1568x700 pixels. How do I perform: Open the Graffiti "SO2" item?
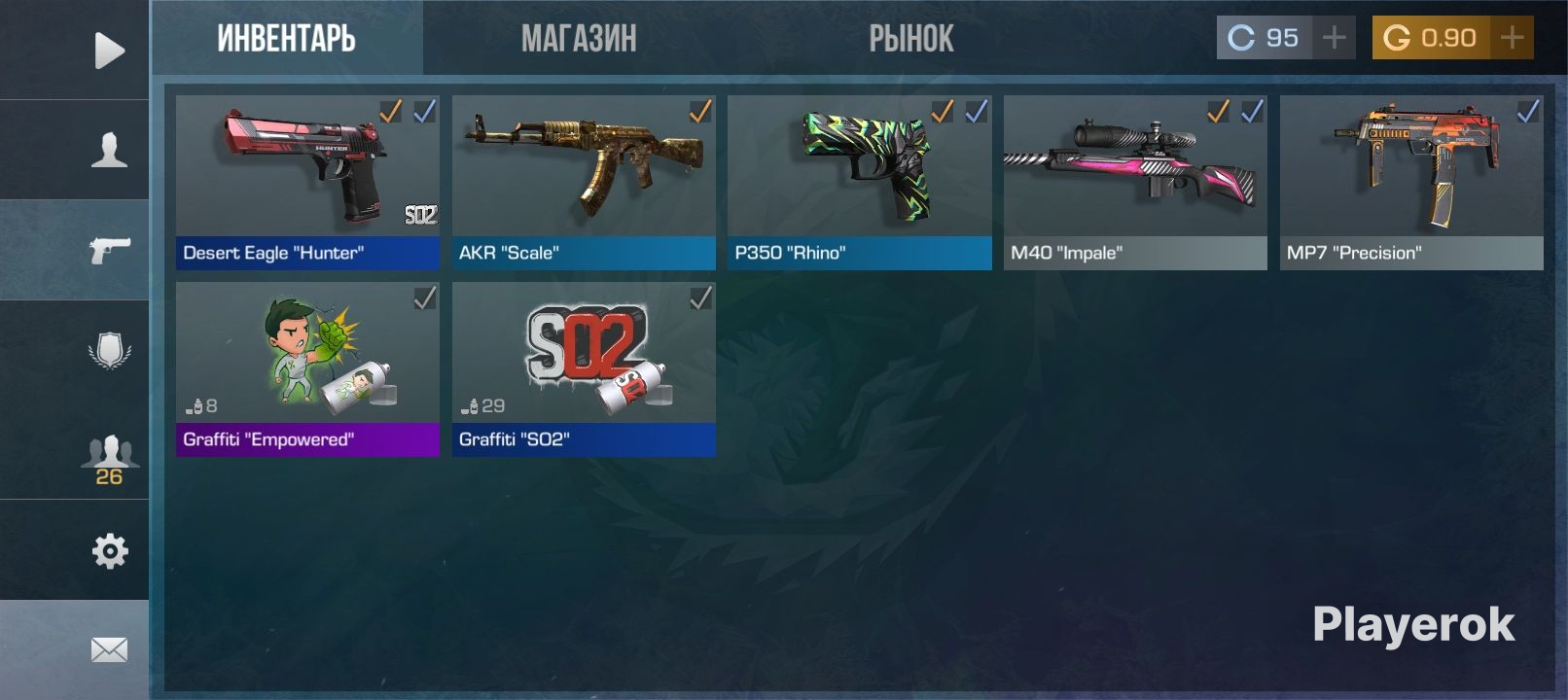(x=584, y=369)
